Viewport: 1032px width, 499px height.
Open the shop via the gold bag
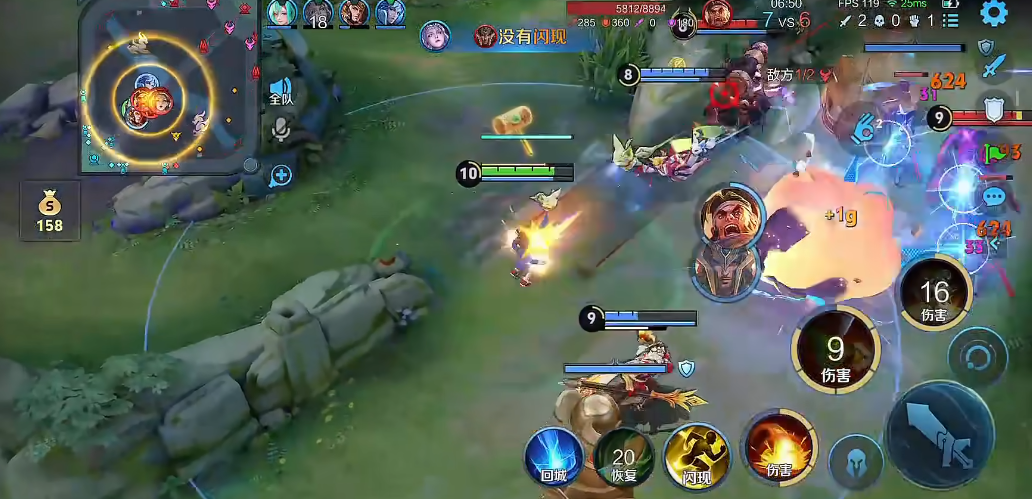pos(48,210)
